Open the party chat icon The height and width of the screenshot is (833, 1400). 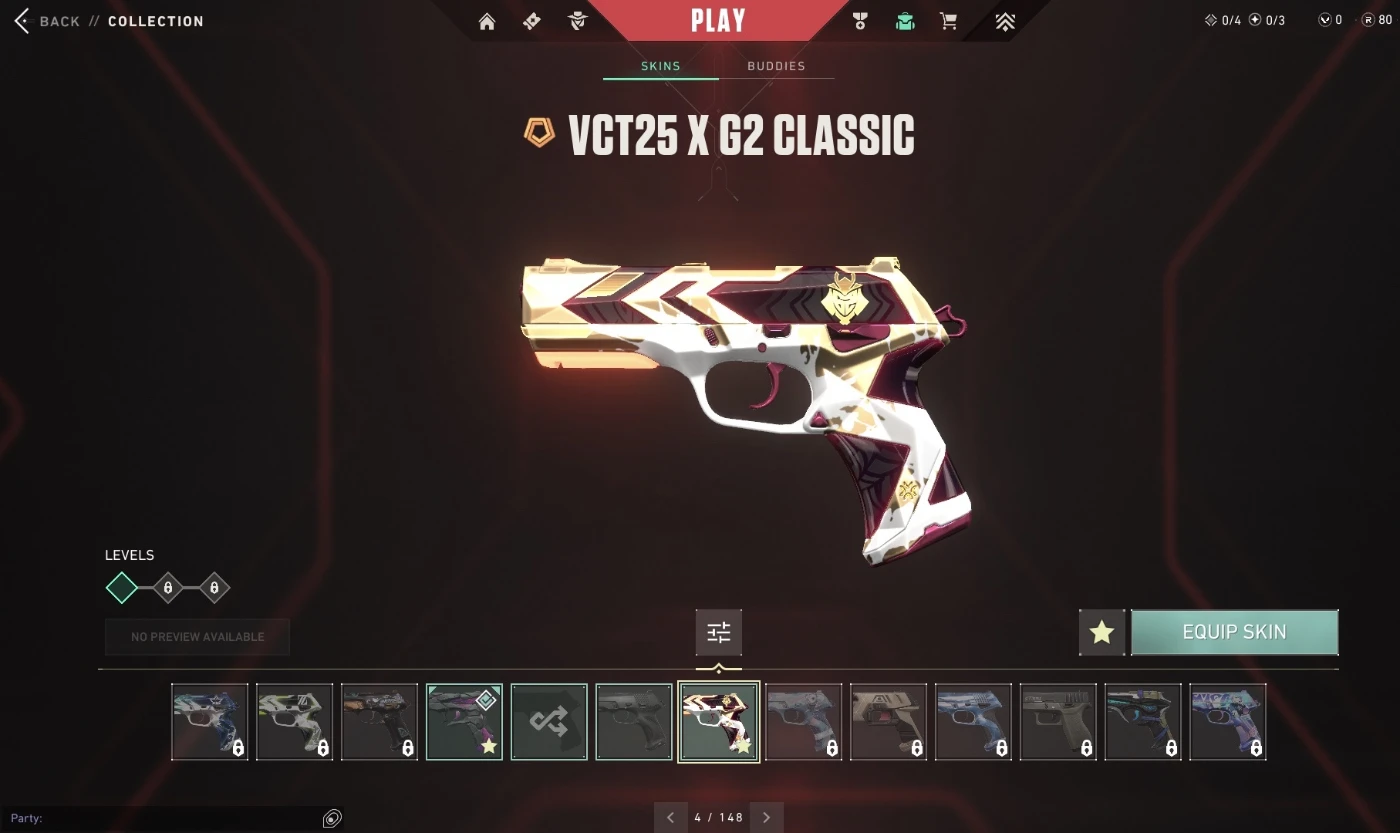[x=332, y=819]
